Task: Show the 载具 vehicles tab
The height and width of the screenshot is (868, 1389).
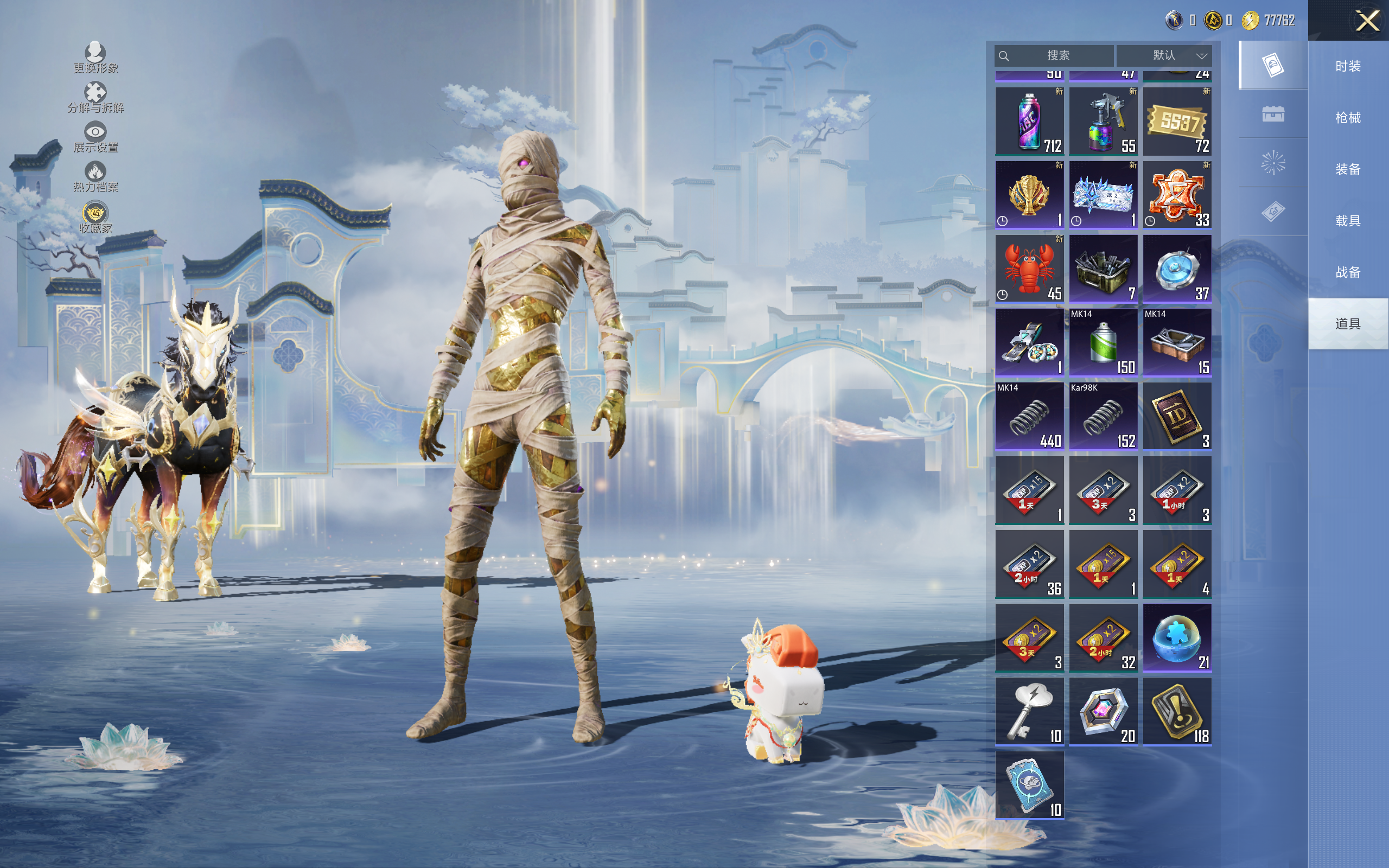Action: (x=1348, y=220)
